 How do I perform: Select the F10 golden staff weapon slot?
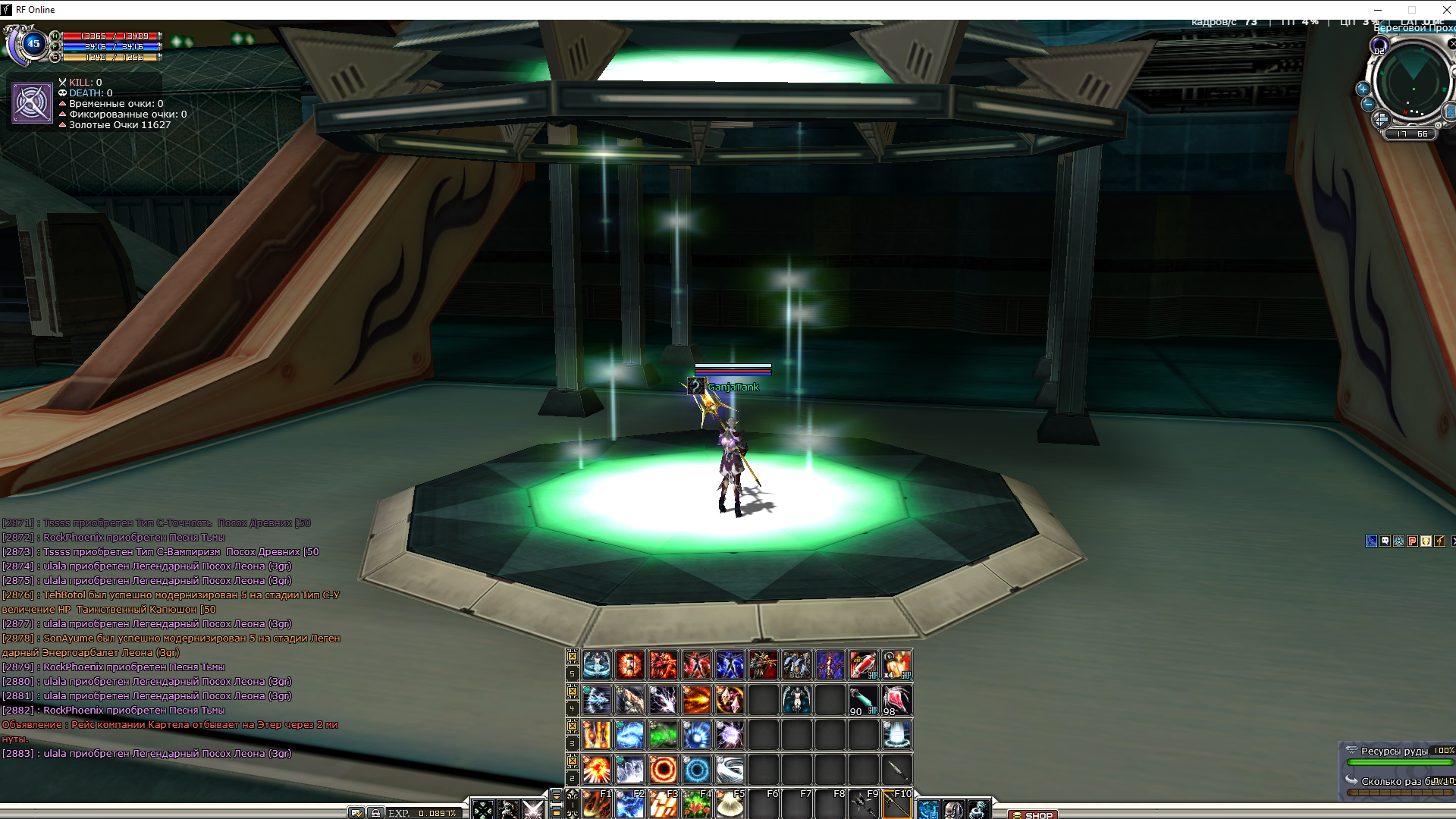tap(896, 804)
